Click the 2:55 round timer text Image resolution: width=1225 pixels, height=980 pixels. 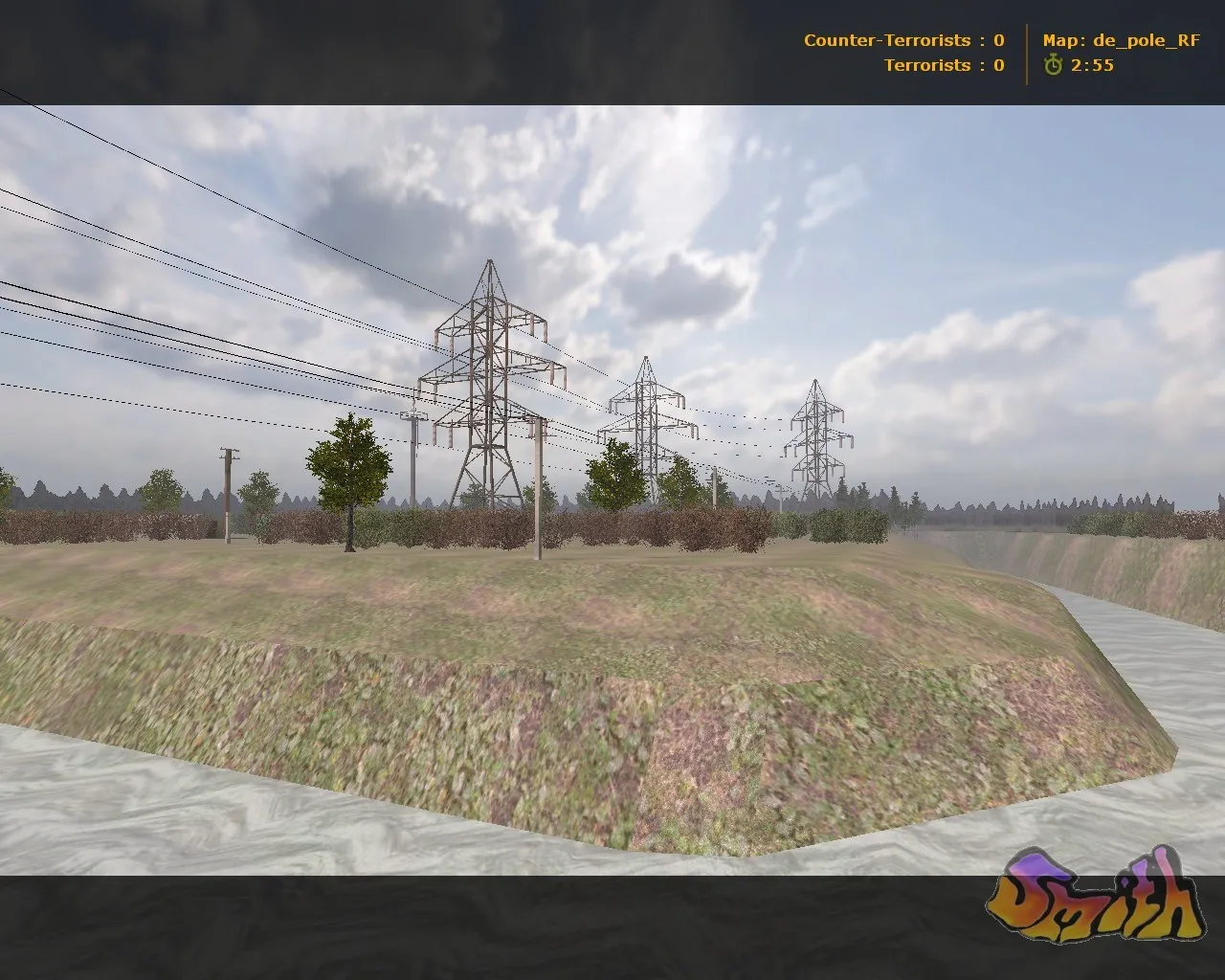[1092, 67]
